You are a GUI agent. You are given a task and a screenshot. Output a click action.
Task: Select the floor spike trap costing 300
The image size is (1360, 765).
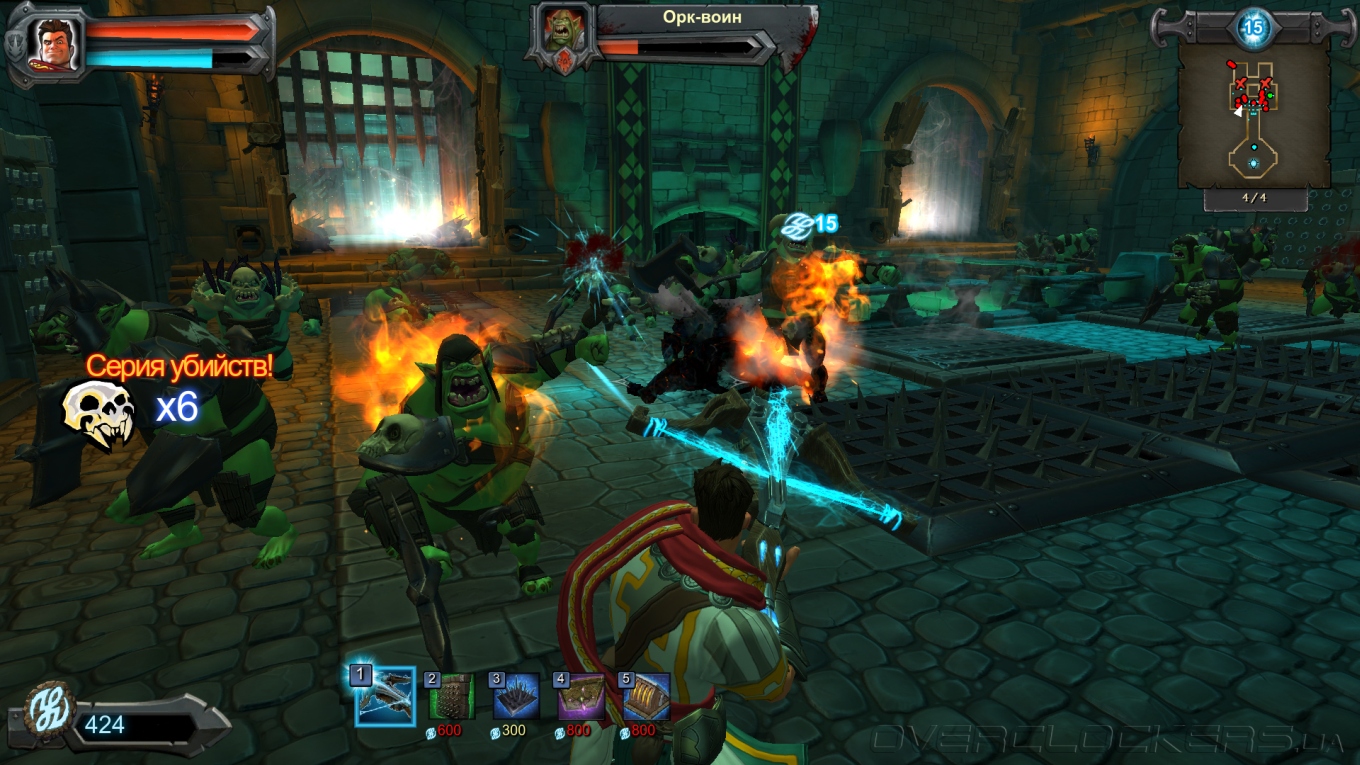coord(516,697)
